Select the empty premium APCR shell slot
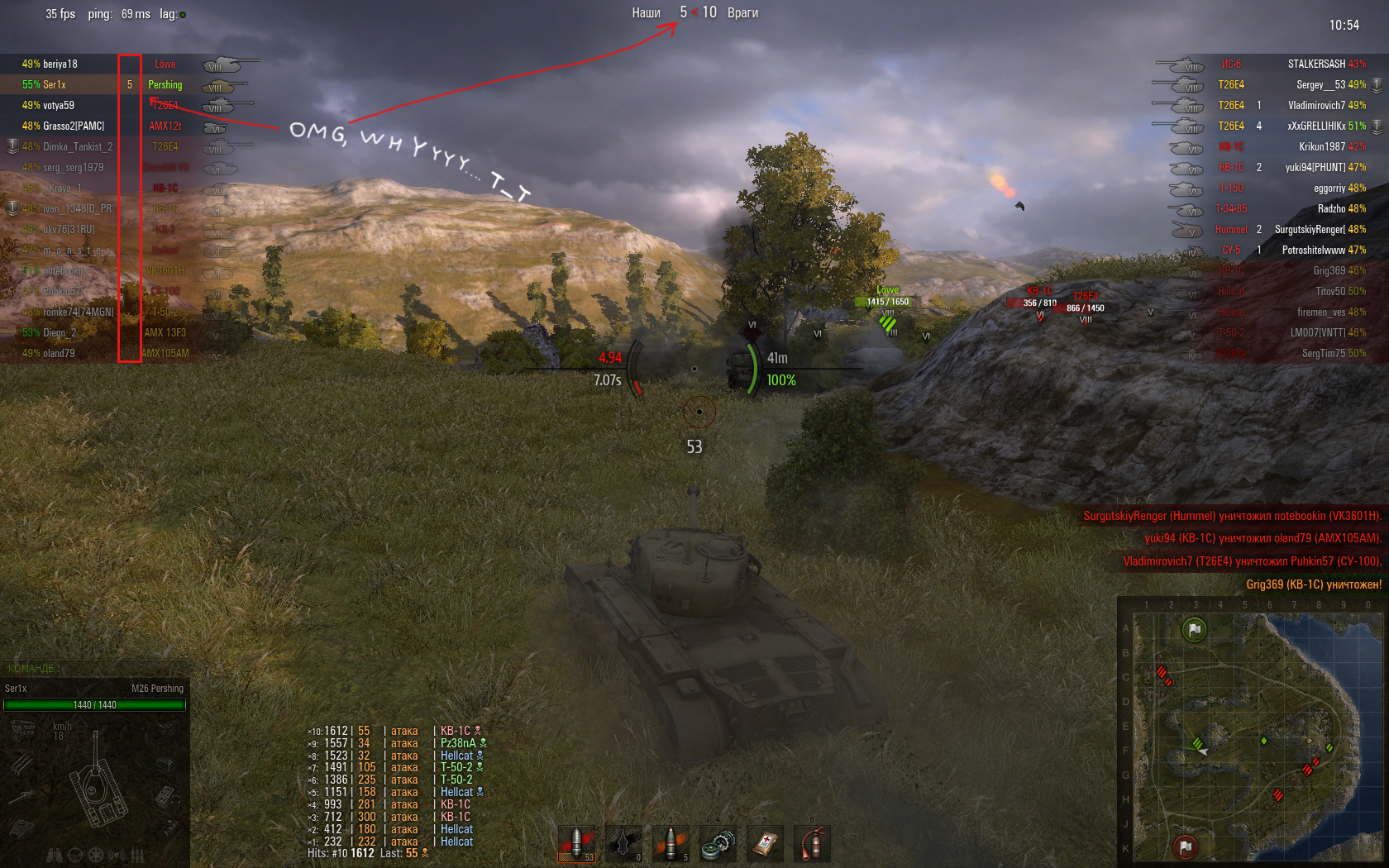Viewport: 1389px width, 868px height. [x=623, y=844]
